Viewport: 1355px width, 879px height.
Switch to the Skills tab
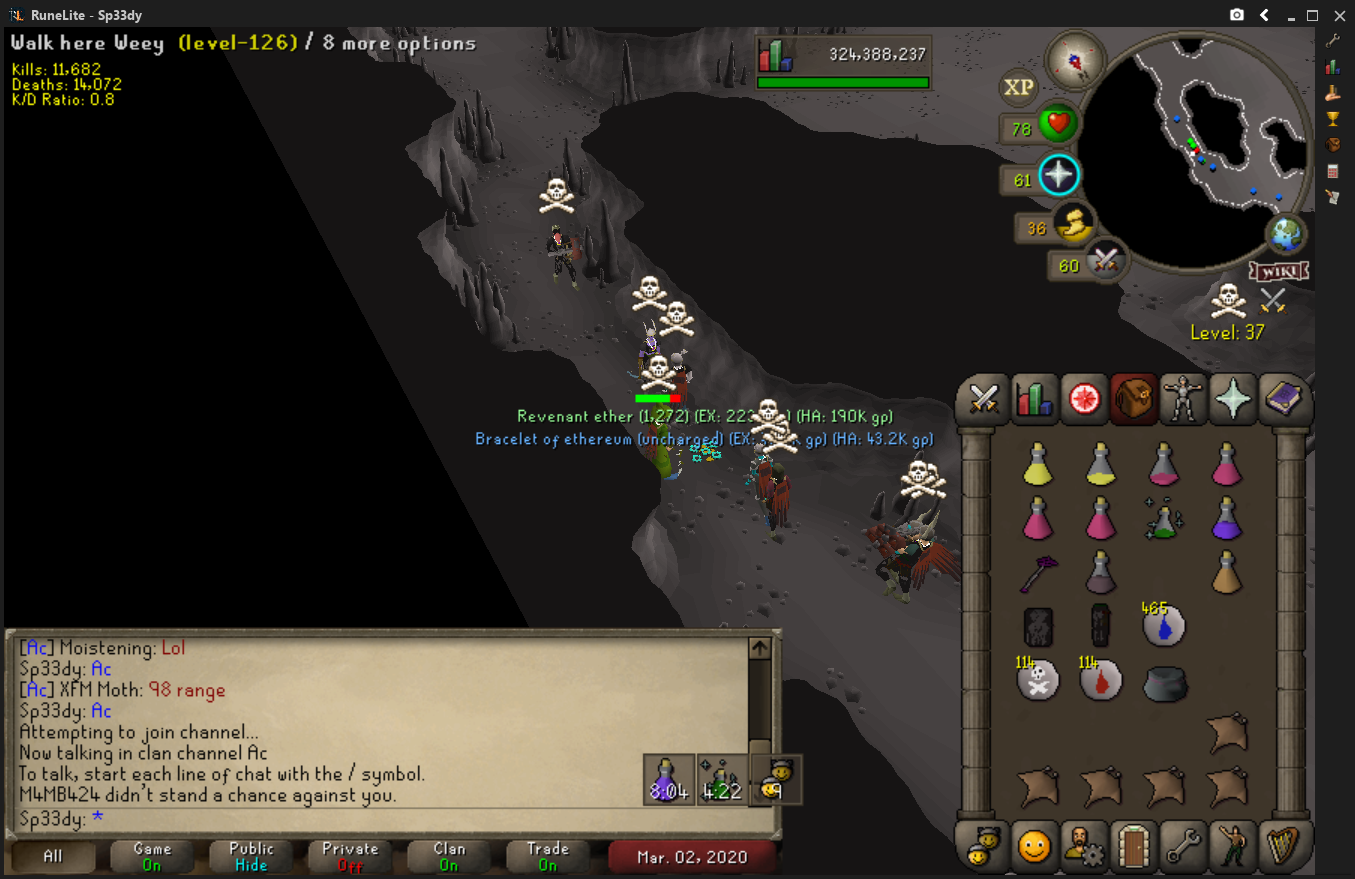tap(1034, 400)
